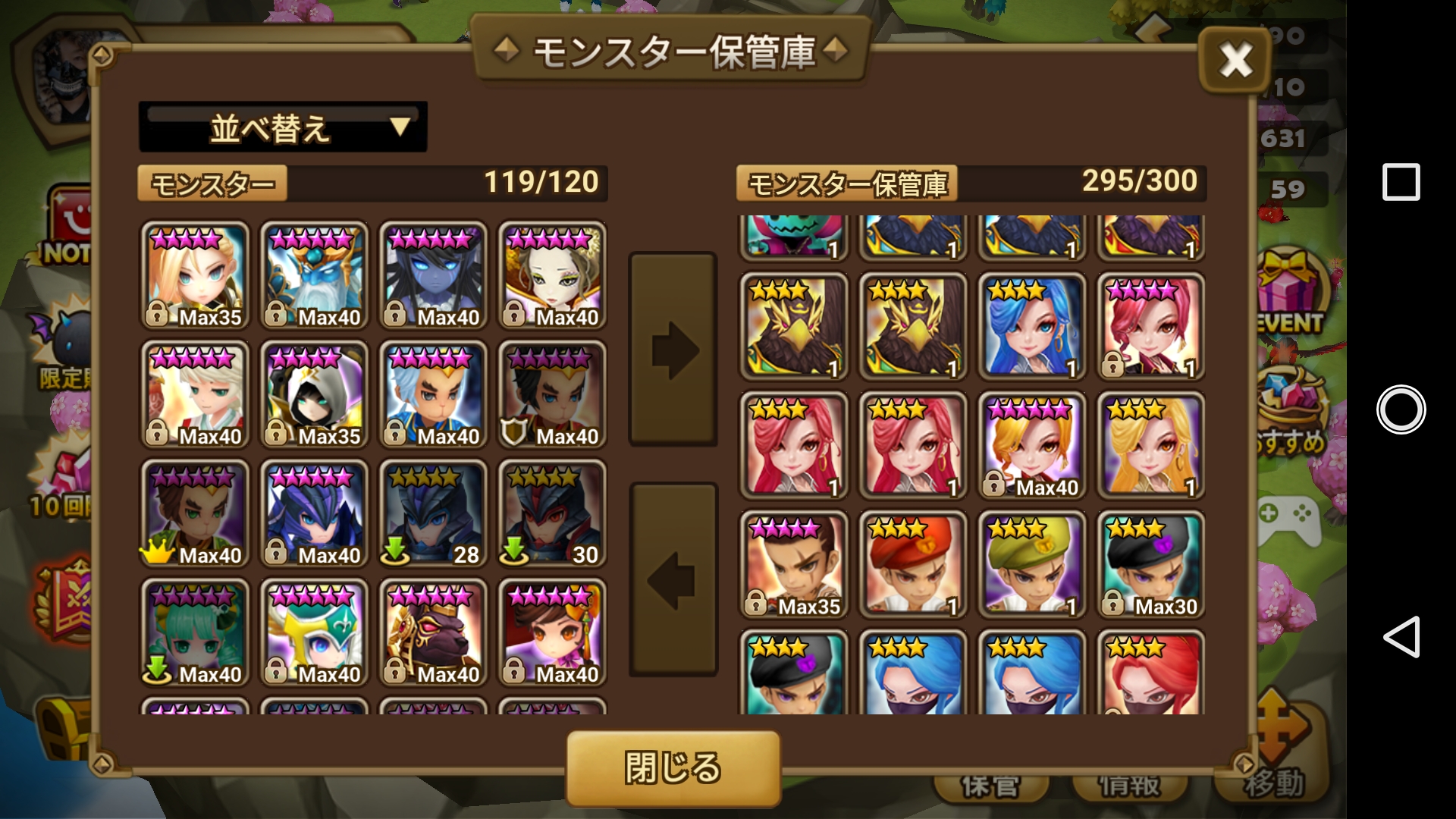Select the blue-haired three-star monster in storage

coord(1032,326)
